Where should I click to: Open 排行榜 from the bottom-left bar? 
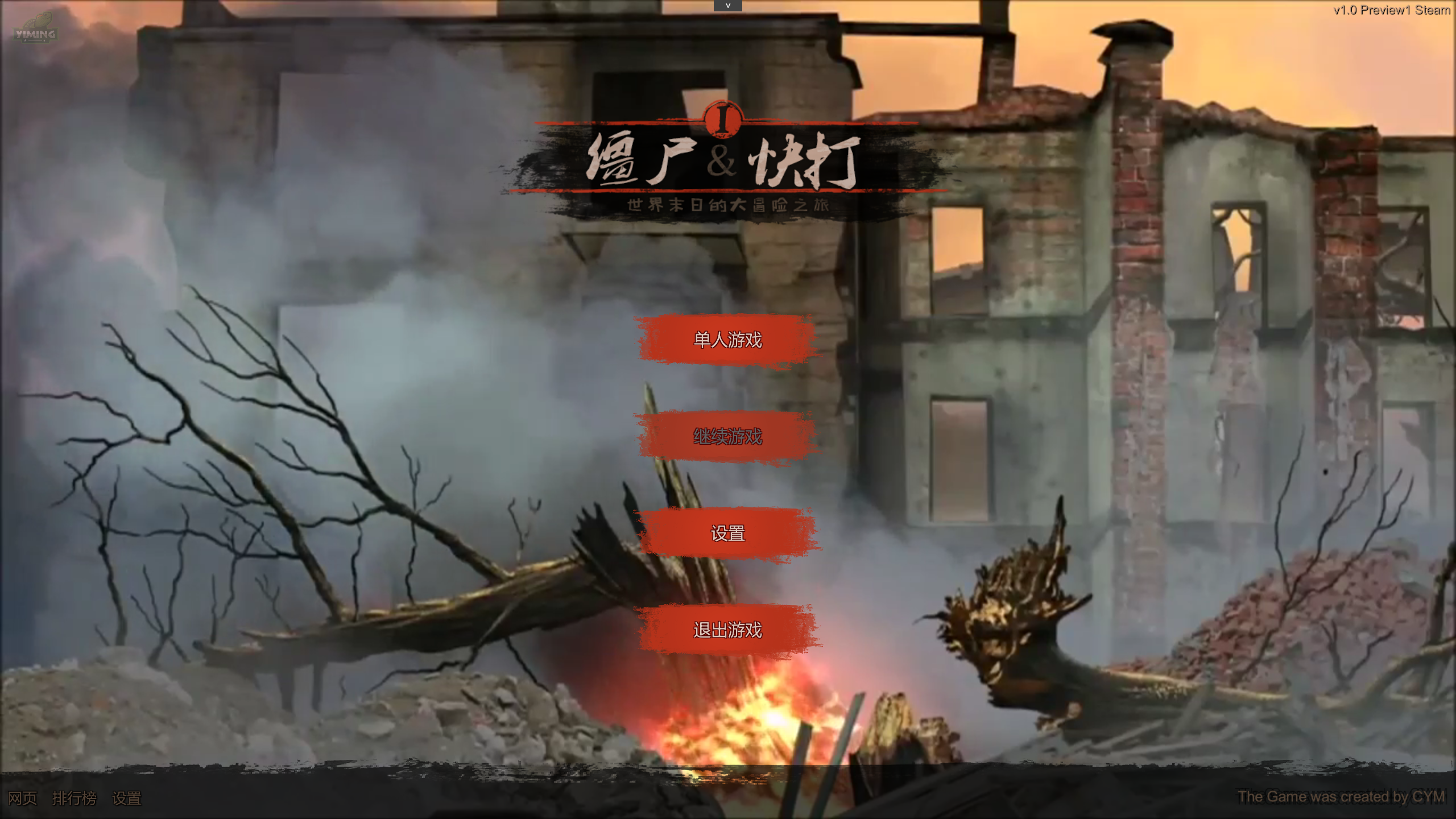[x=75, y=799]
